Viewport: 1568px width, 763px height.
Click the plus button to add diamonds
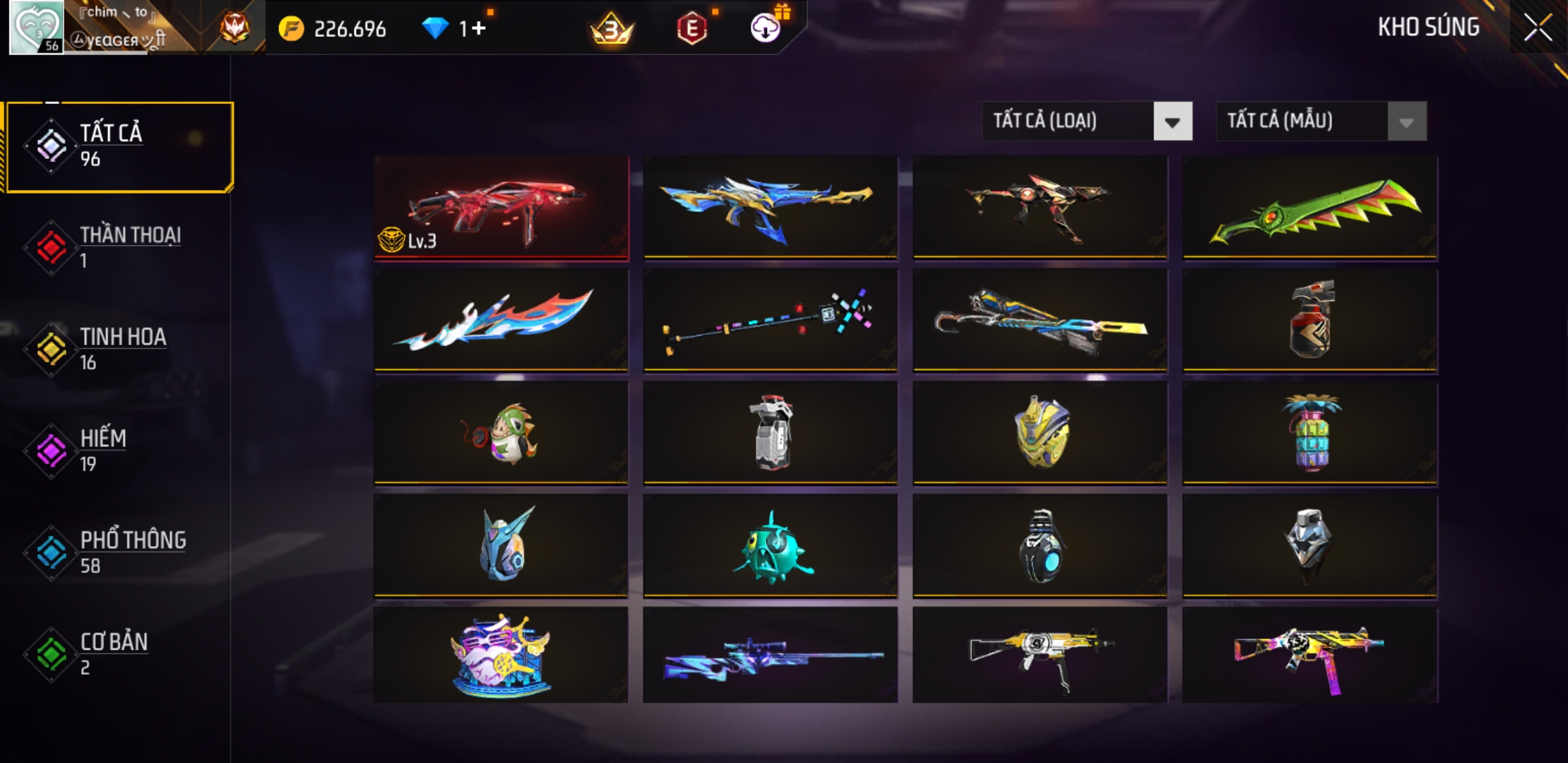click(x=479, y=28)
